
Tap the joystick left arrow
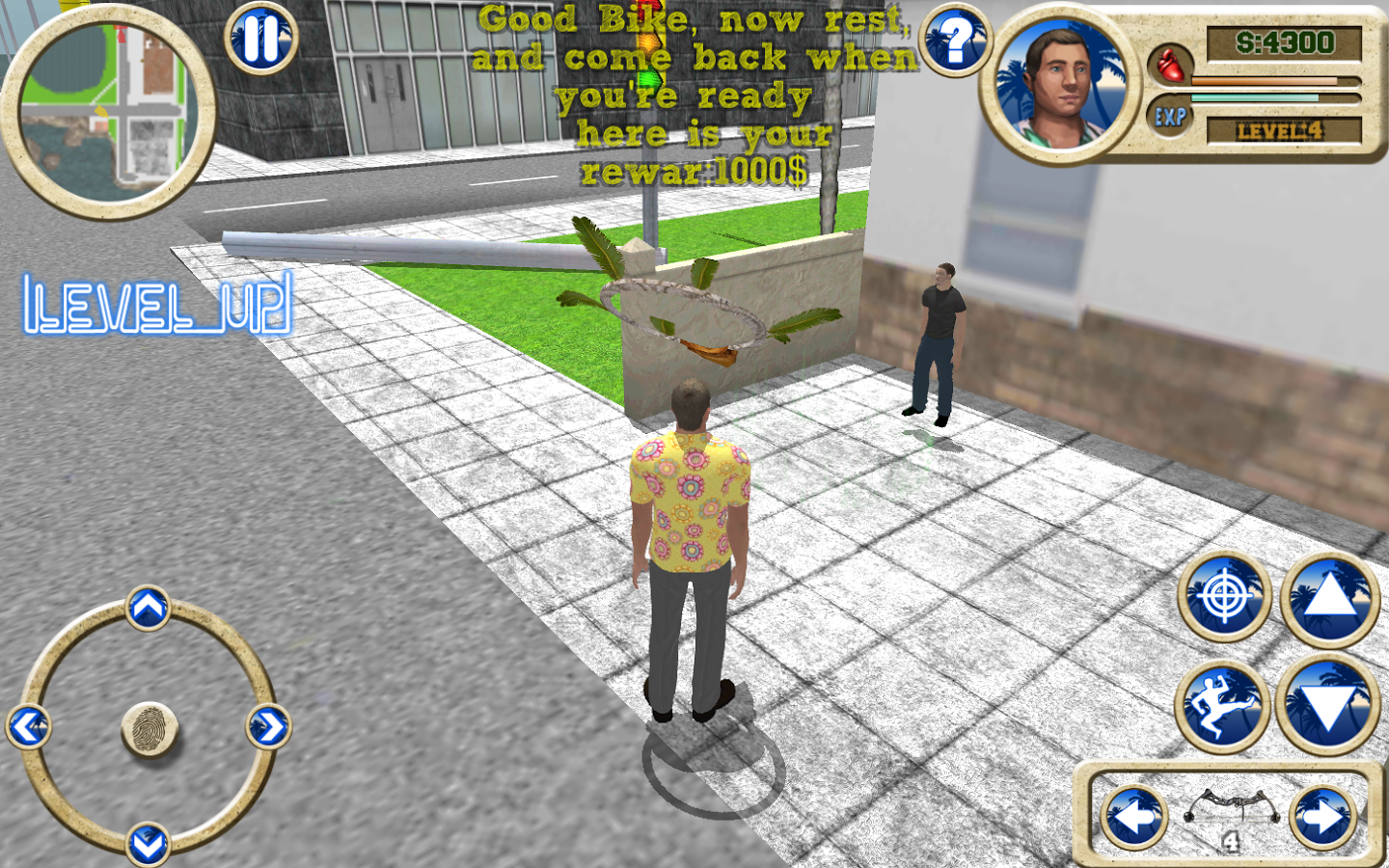29,727
